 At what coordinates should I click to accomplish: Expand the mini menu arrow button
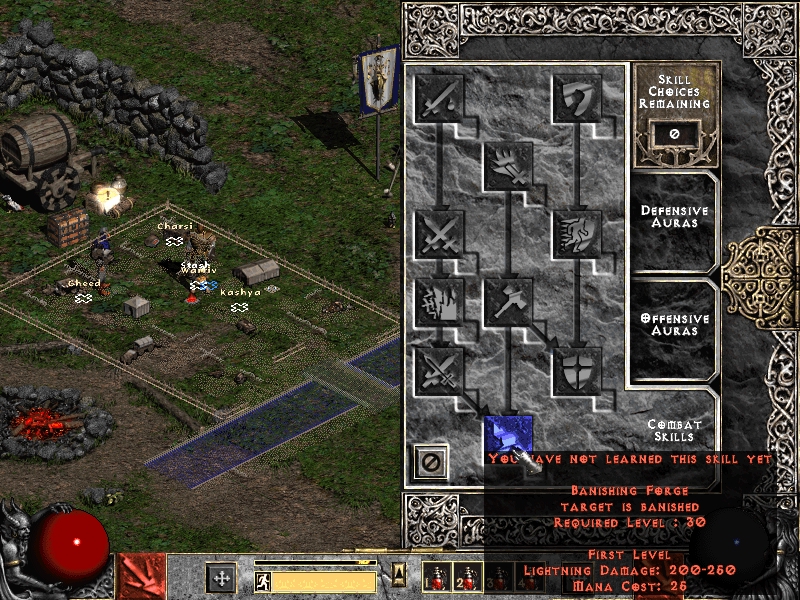[x=398, y=573]
